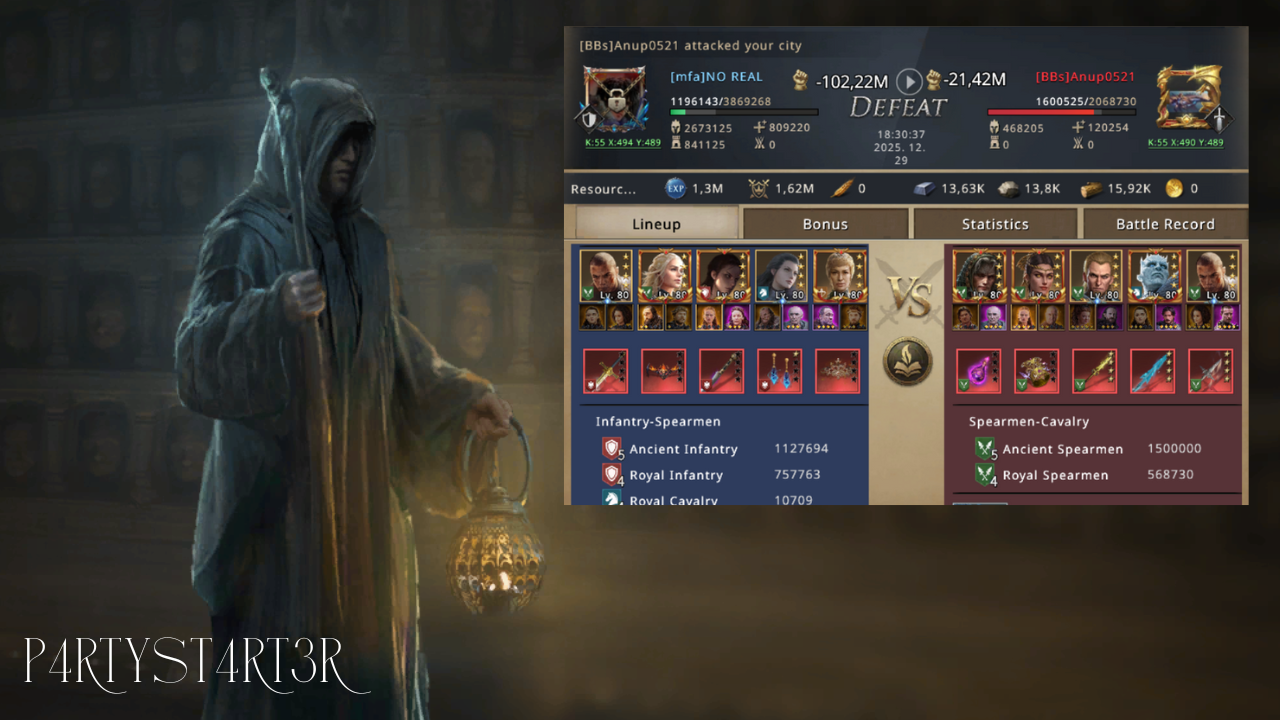Select the Lineup tab
1280x720 pixels.
pos(656,224)
